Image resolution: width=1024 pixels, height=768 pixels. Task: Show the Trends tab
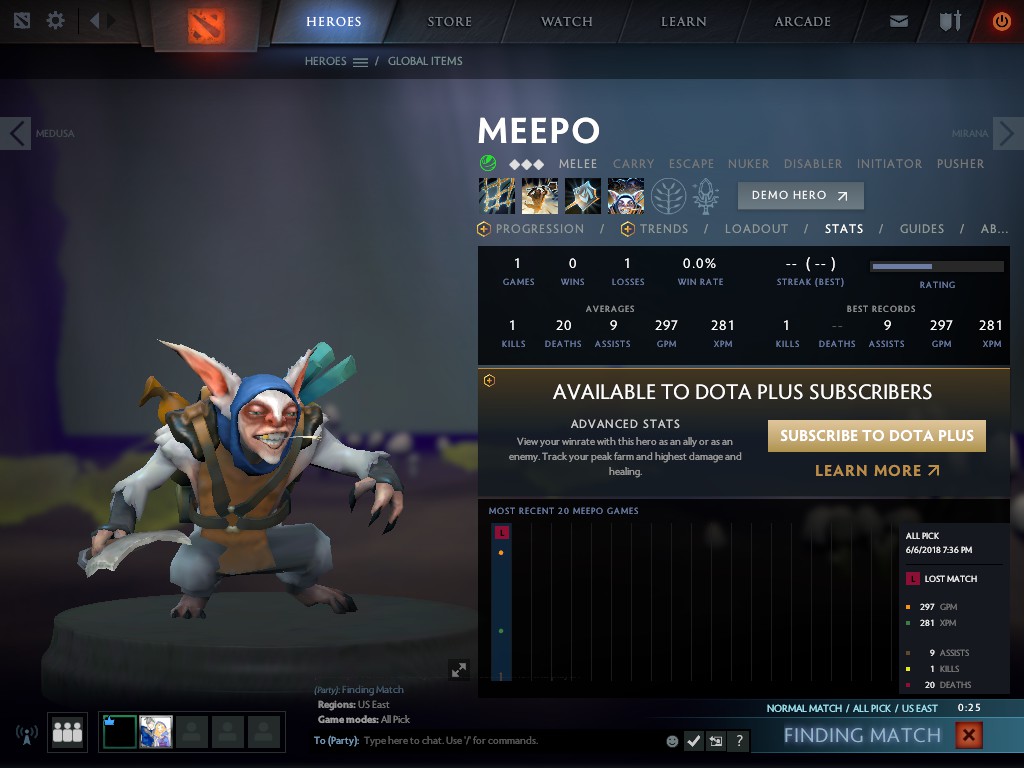(x=663, y=229)
